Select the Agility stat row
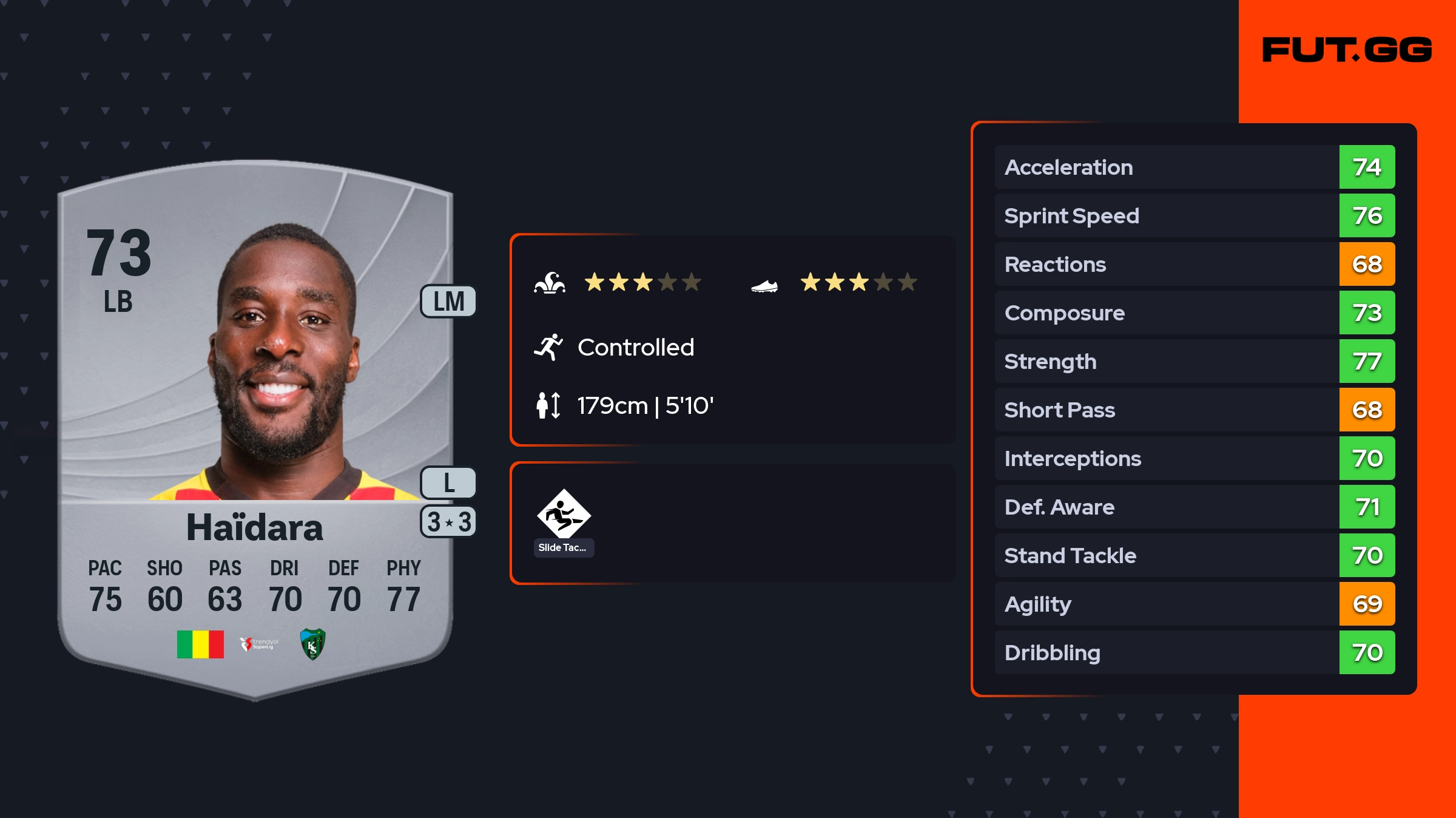 (1194, 604)
